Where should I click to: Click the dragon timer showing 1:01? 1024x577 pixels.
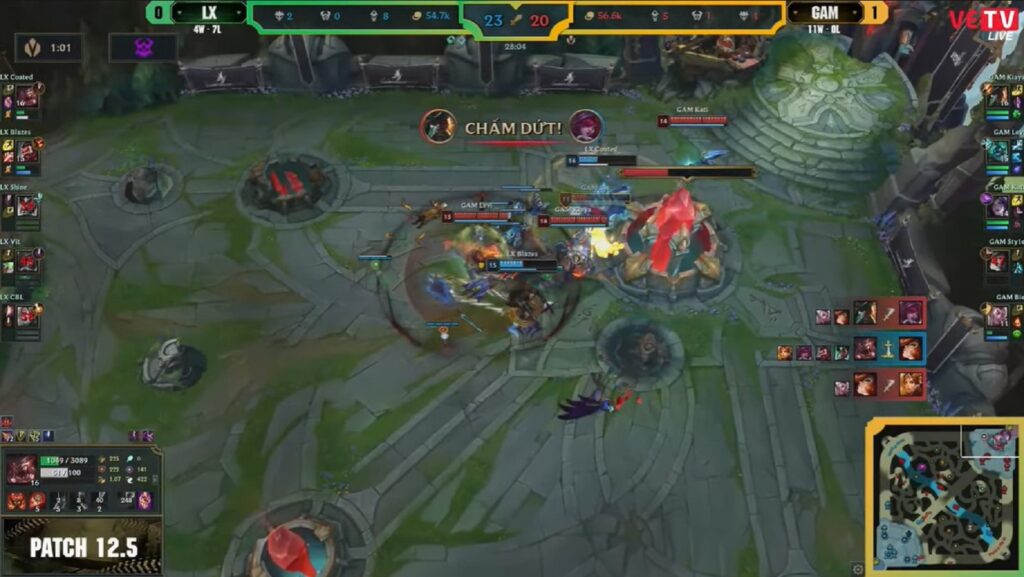tap(48, 47)
